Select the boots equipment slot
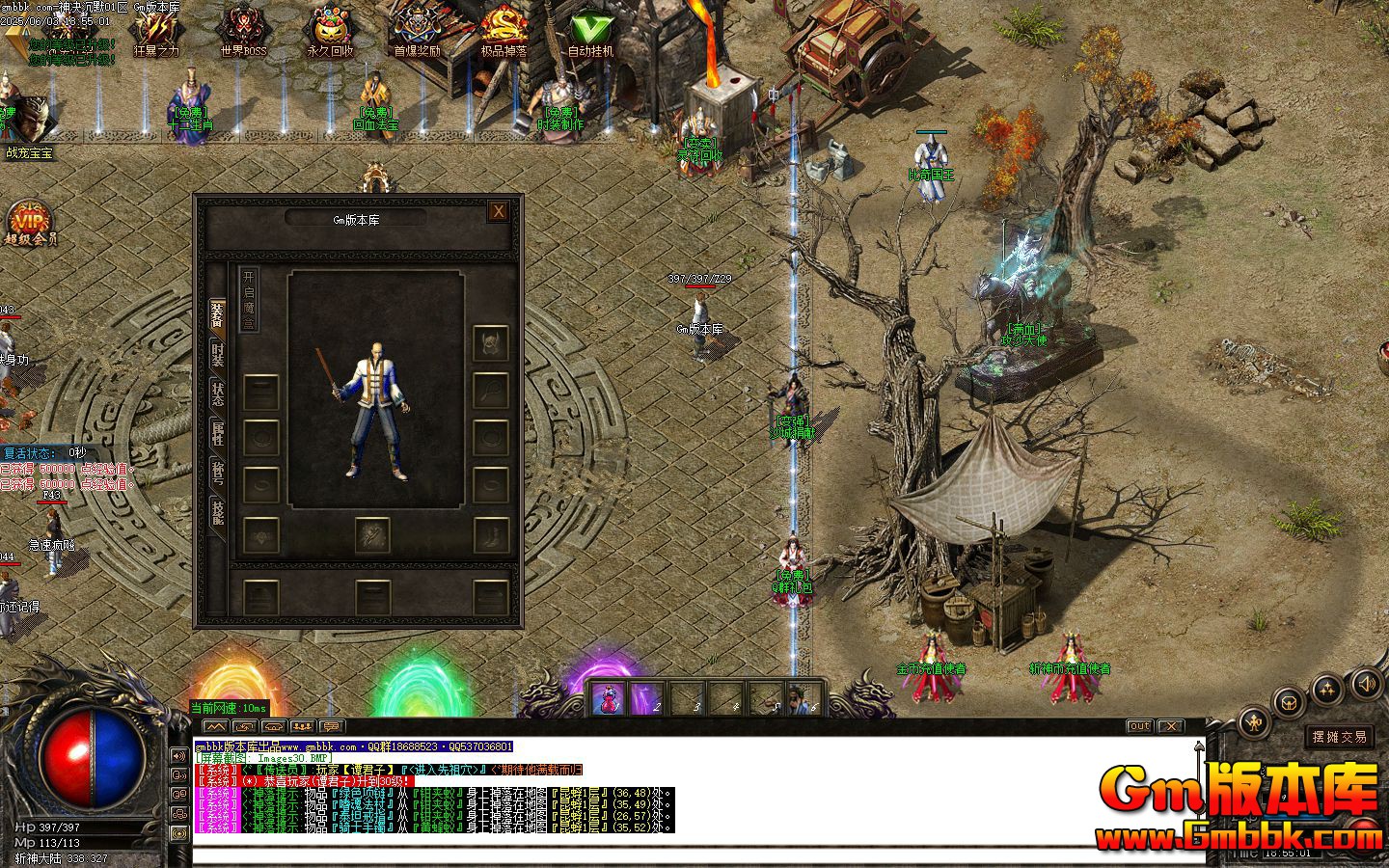Viewport: 1389px width, 868px height. coord(491,535)
